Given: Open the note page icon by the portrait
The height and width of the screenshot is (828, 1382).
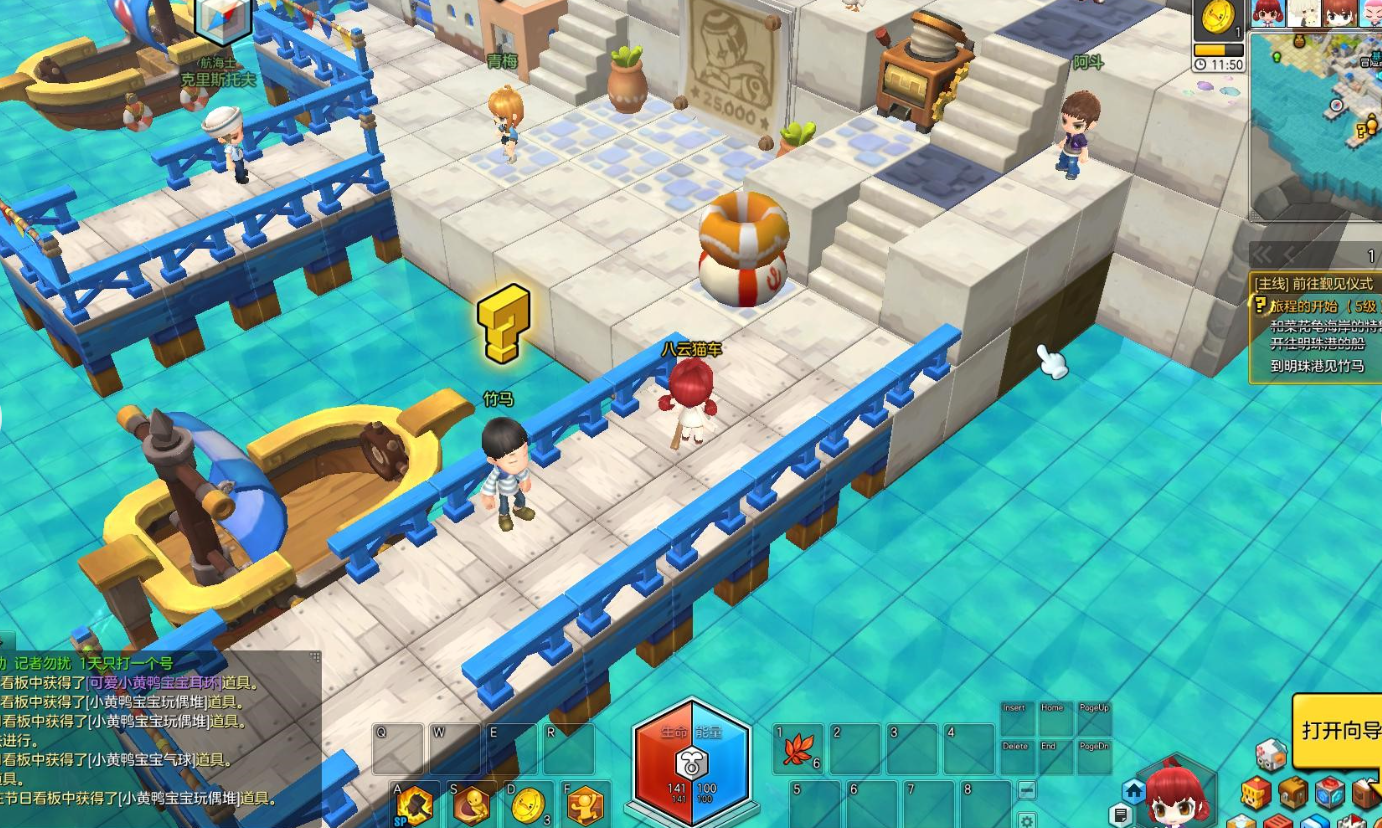Looking at the screenshot, I should [x=1121, y=816].
